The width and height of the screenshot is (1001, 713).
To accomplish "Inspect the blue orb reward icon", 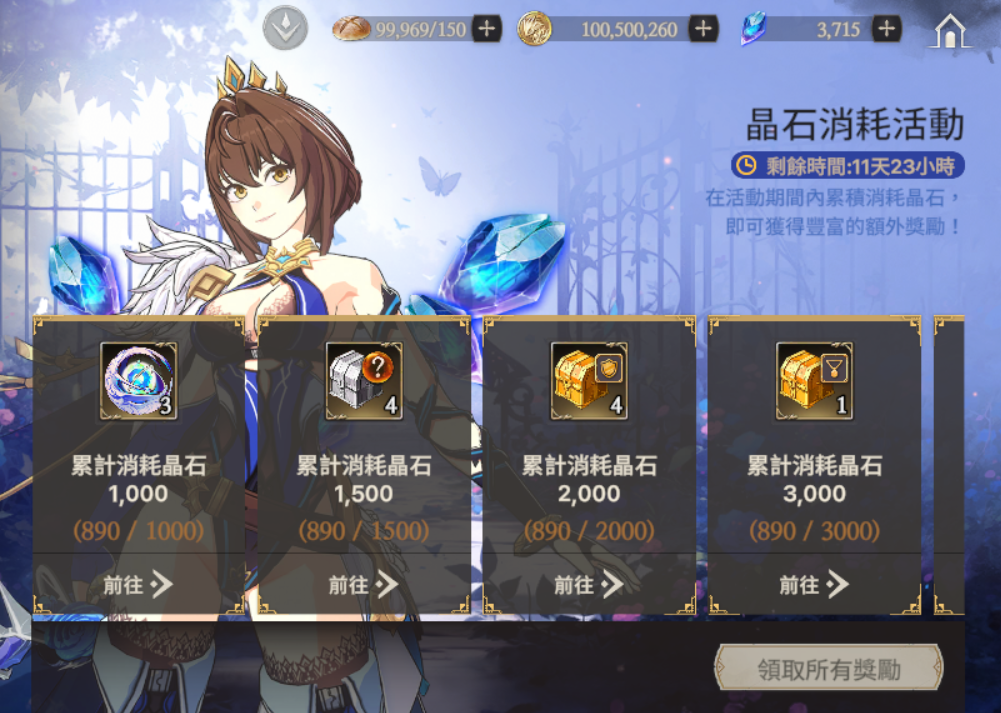I will click(x=139, y=380).
